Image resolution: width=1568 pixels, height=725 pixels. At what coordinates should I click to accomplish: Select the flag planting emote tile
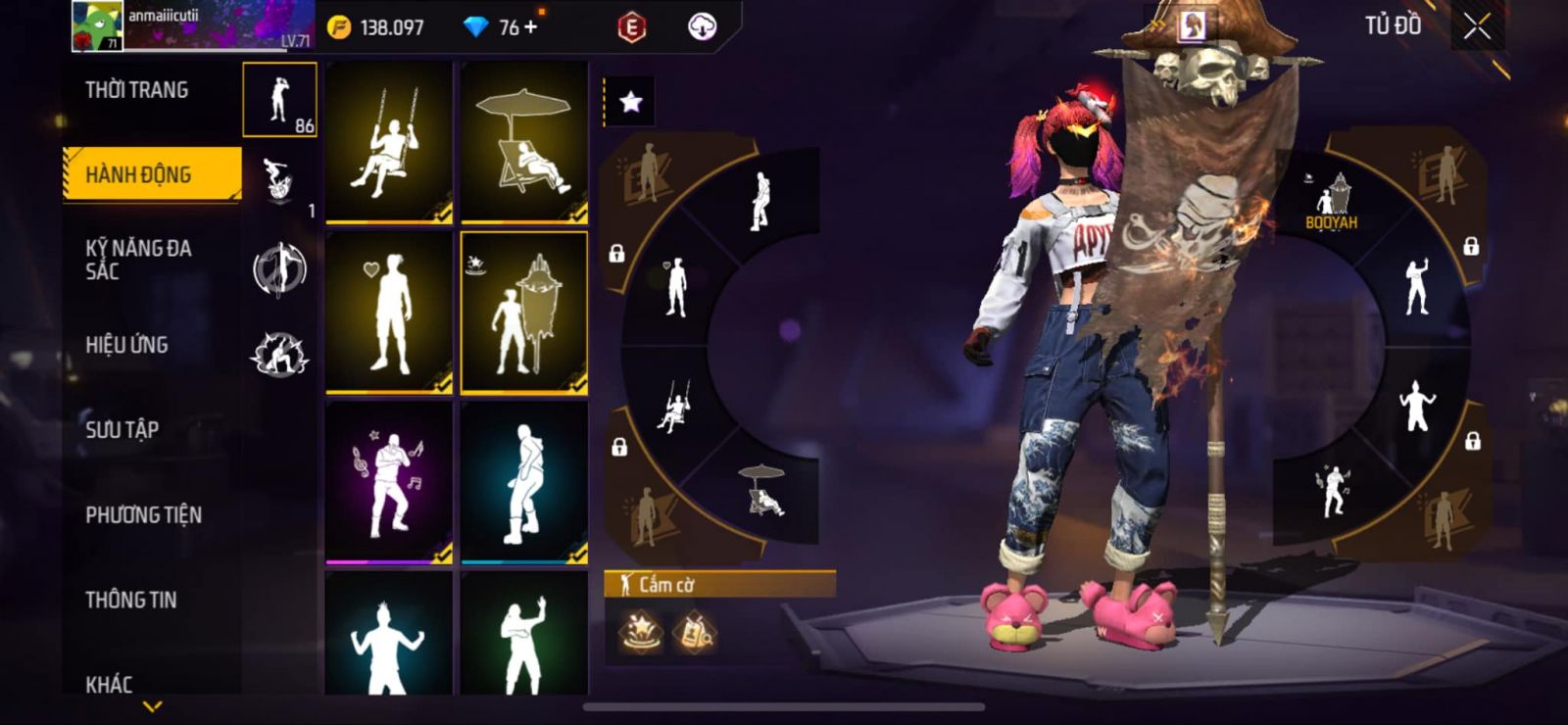pyautogui.click(x=524, y=313)
